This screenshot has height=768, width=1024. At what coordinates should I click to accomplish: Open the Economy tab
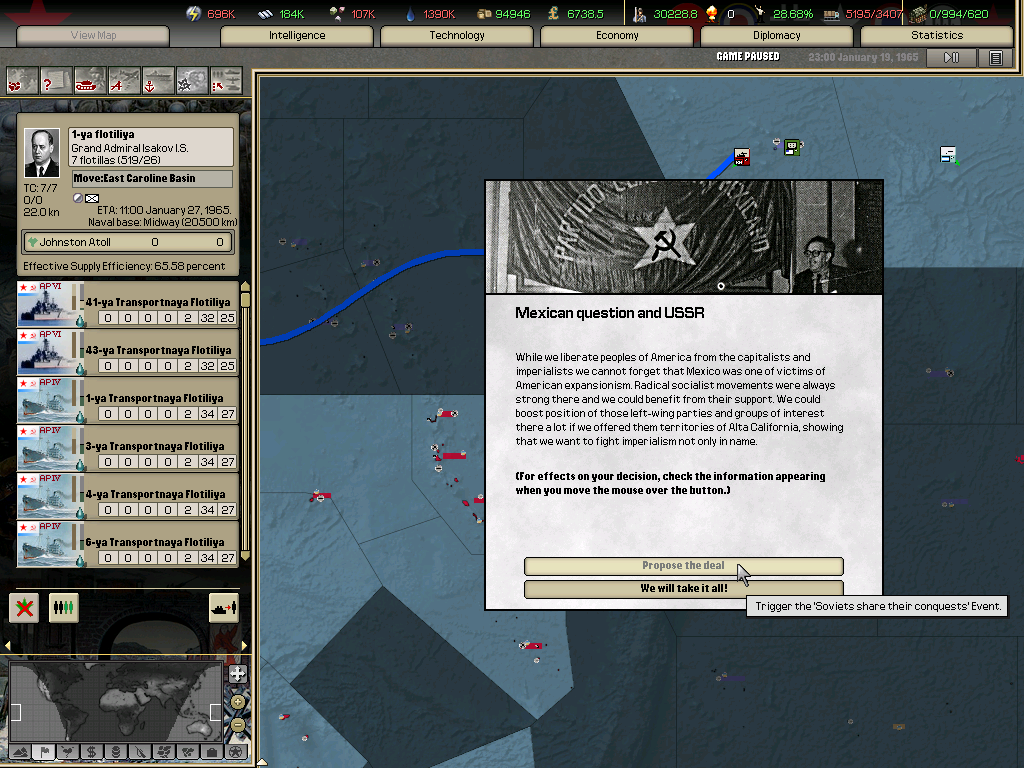pos(617,36)
